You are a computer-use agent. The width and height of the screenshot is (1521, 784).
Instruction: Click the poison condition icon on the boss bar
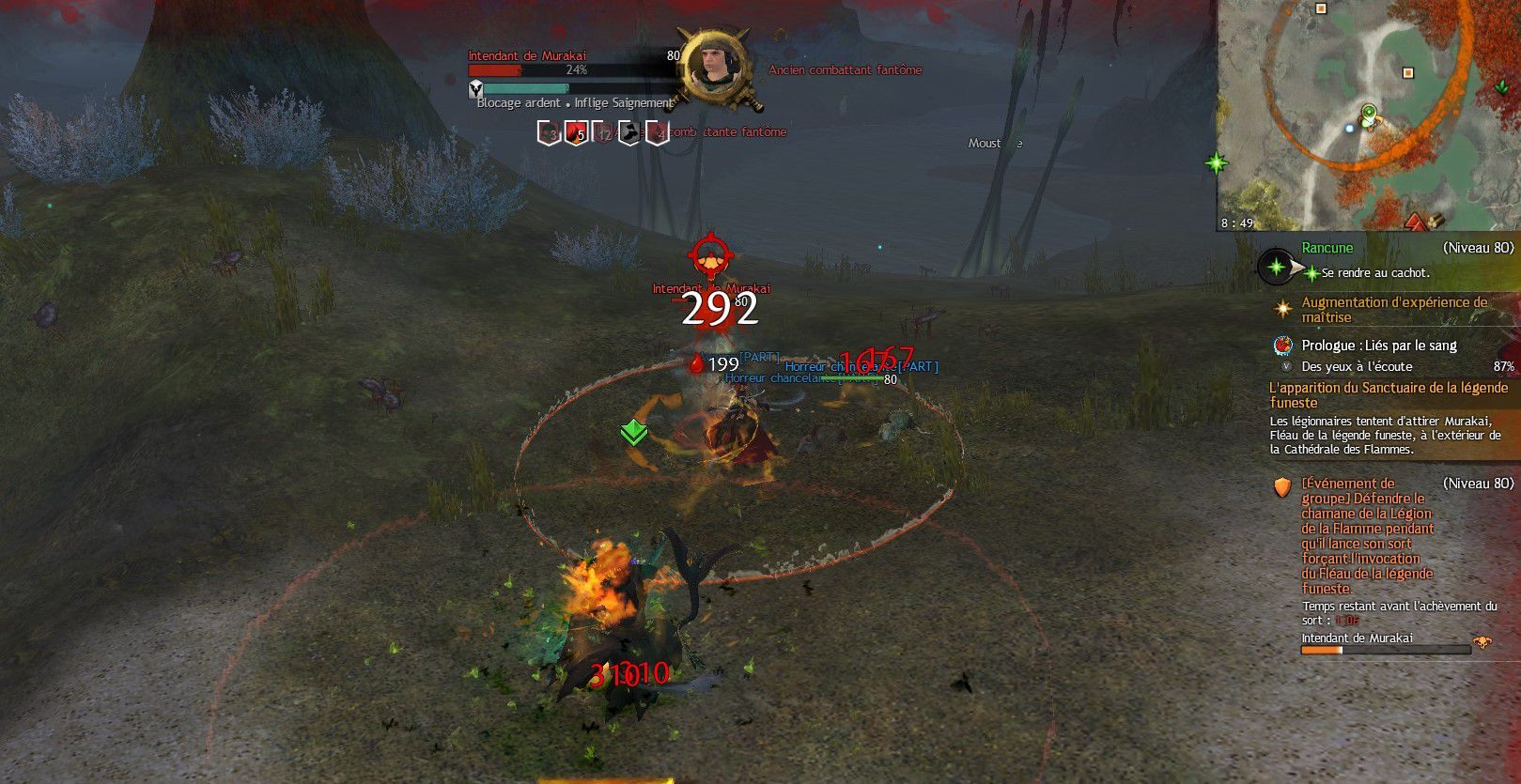(548, 131)
